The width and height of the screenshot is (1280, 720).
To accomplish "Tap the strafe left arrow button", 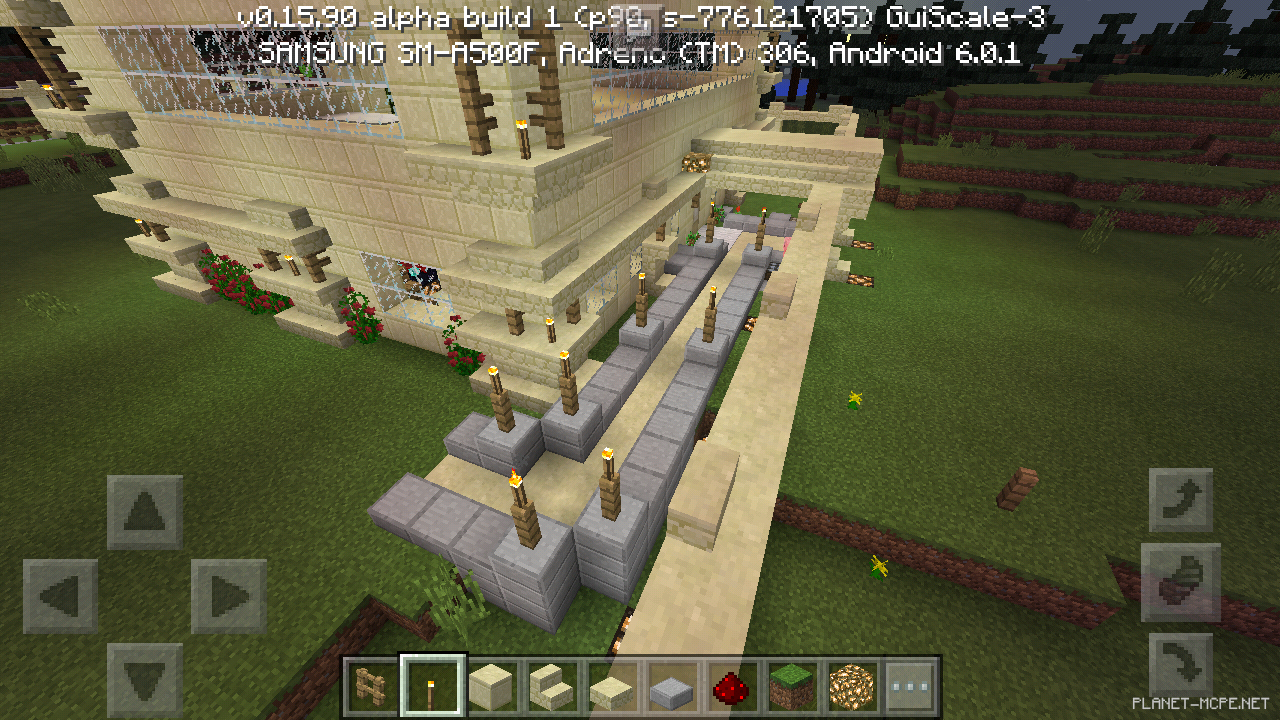I will pos(61,597).
